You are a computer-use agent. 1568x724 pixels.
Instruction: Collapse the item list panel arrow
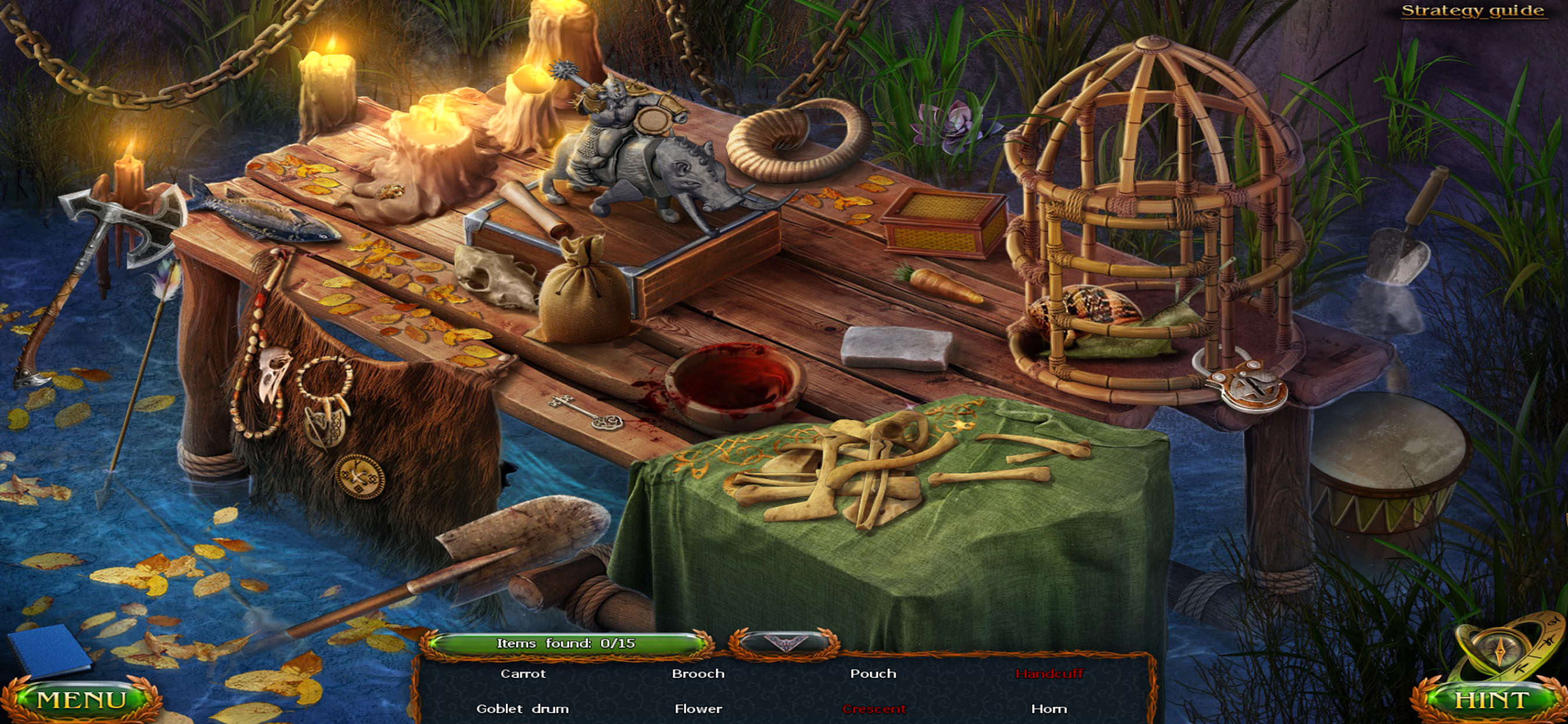784,643
